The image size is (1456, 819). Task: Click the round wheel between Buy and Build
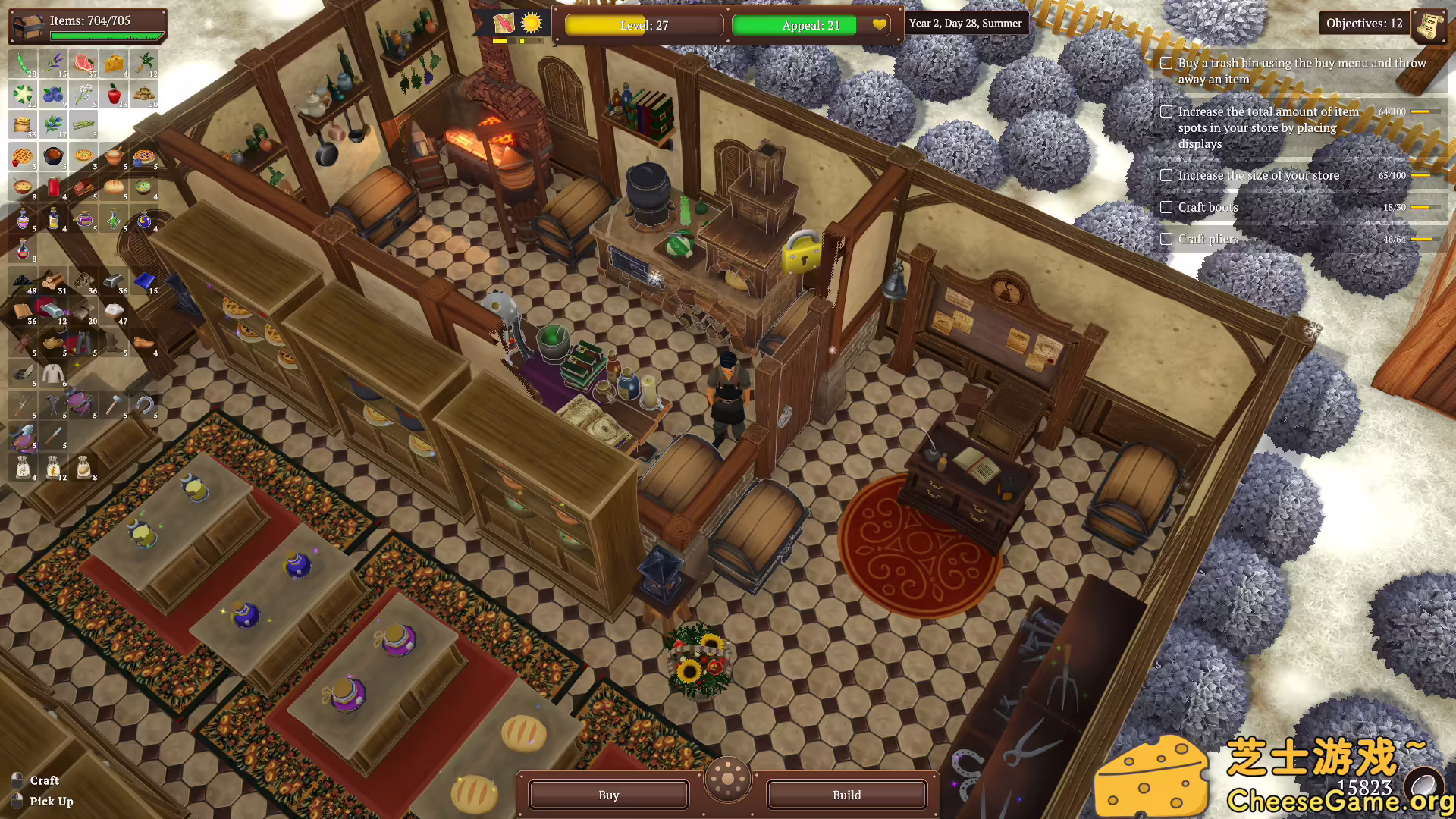click(728, 778)
